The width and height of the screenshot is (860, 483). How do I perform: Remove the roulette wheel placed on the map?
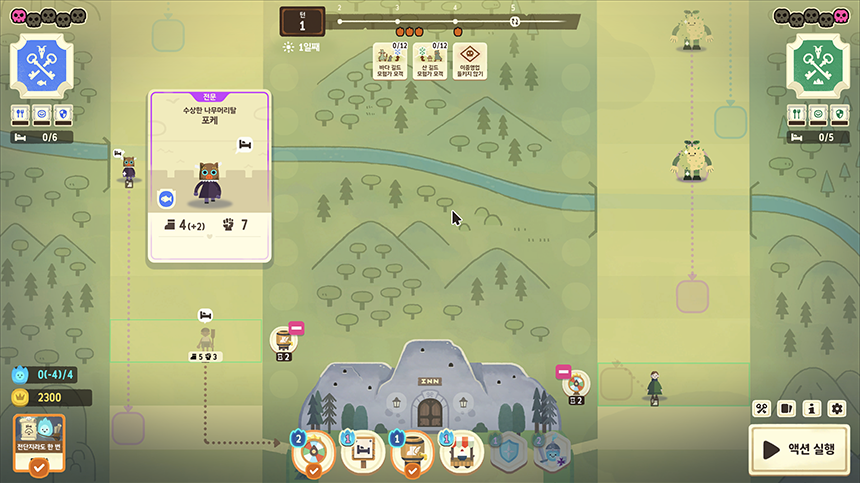(563, 373)
